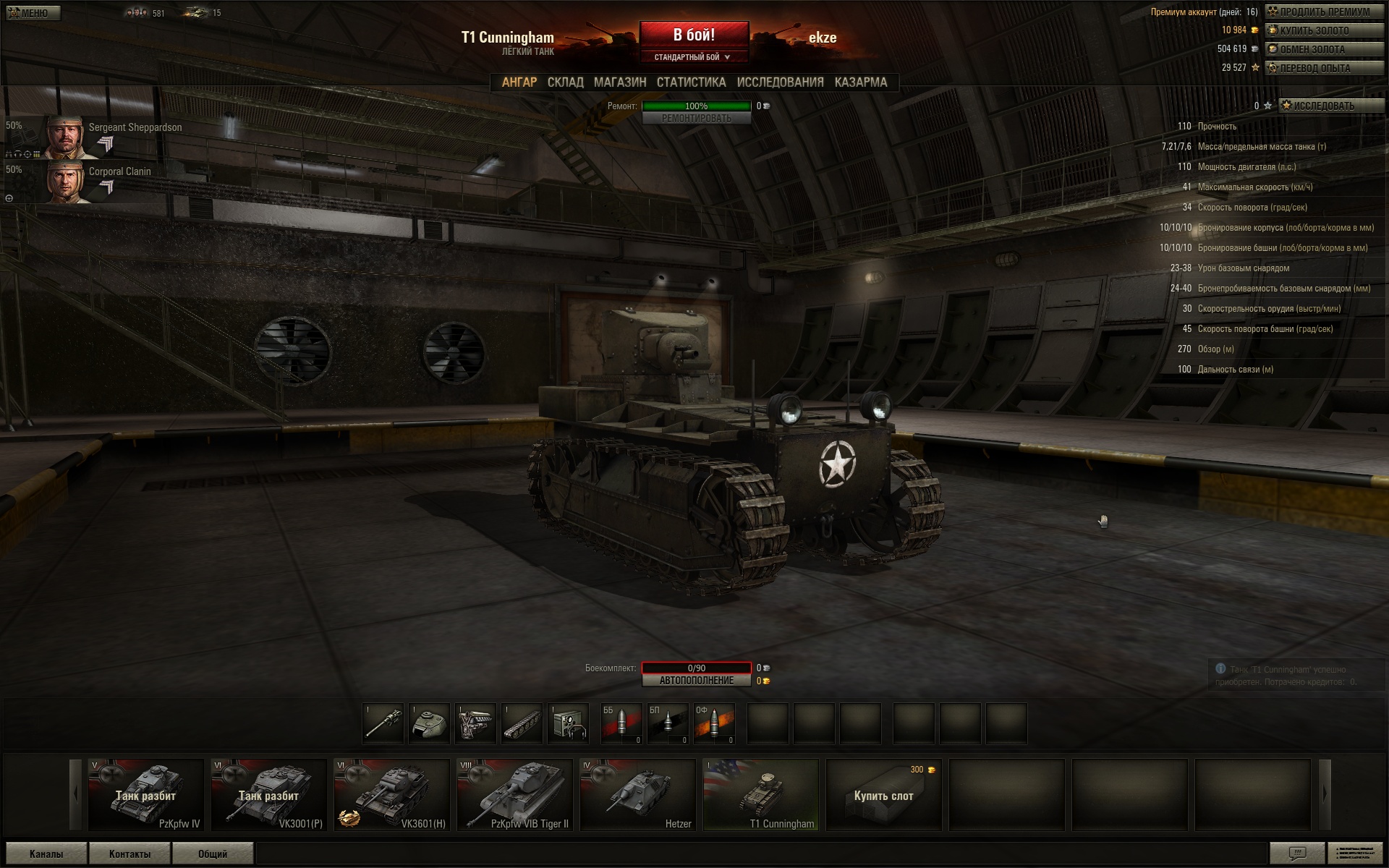Show the Статистика tab
This screenshot has height=868, width=1389.
[691, 82]
